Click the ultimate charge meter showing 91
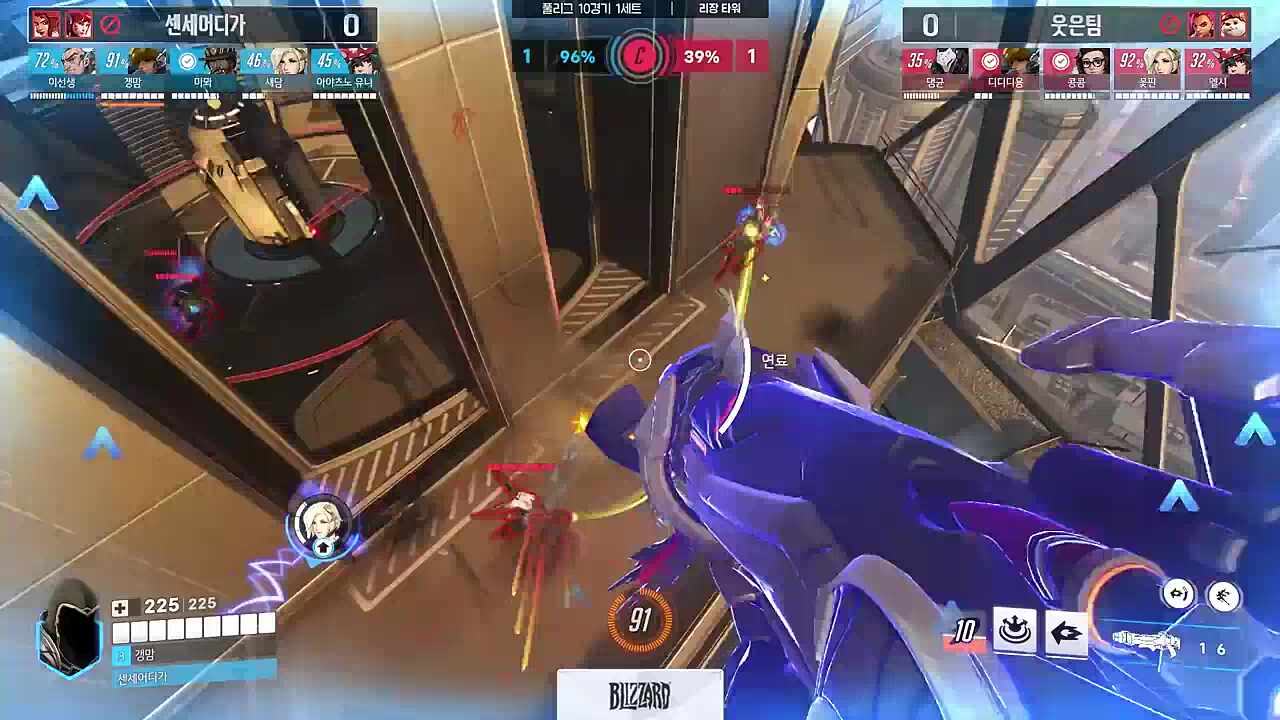 640,621
